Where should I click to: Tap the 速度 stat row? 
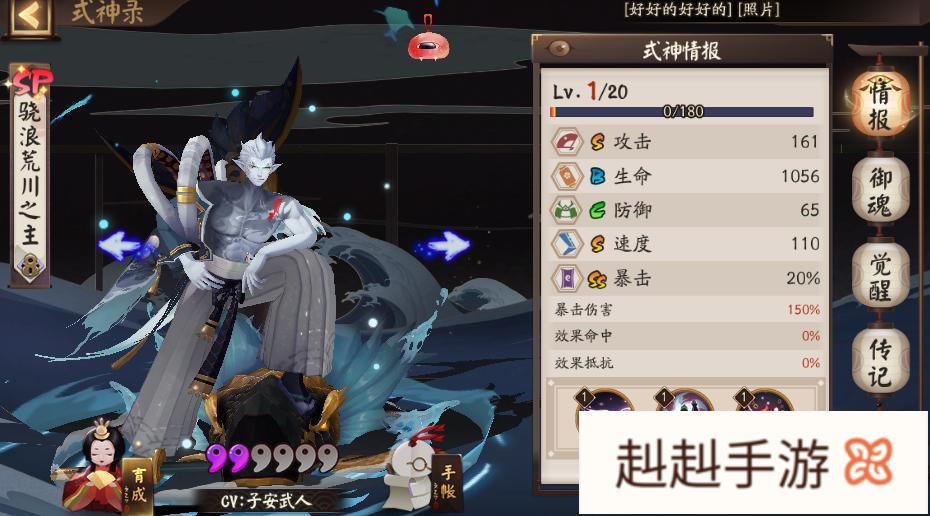tap(685, 244)
